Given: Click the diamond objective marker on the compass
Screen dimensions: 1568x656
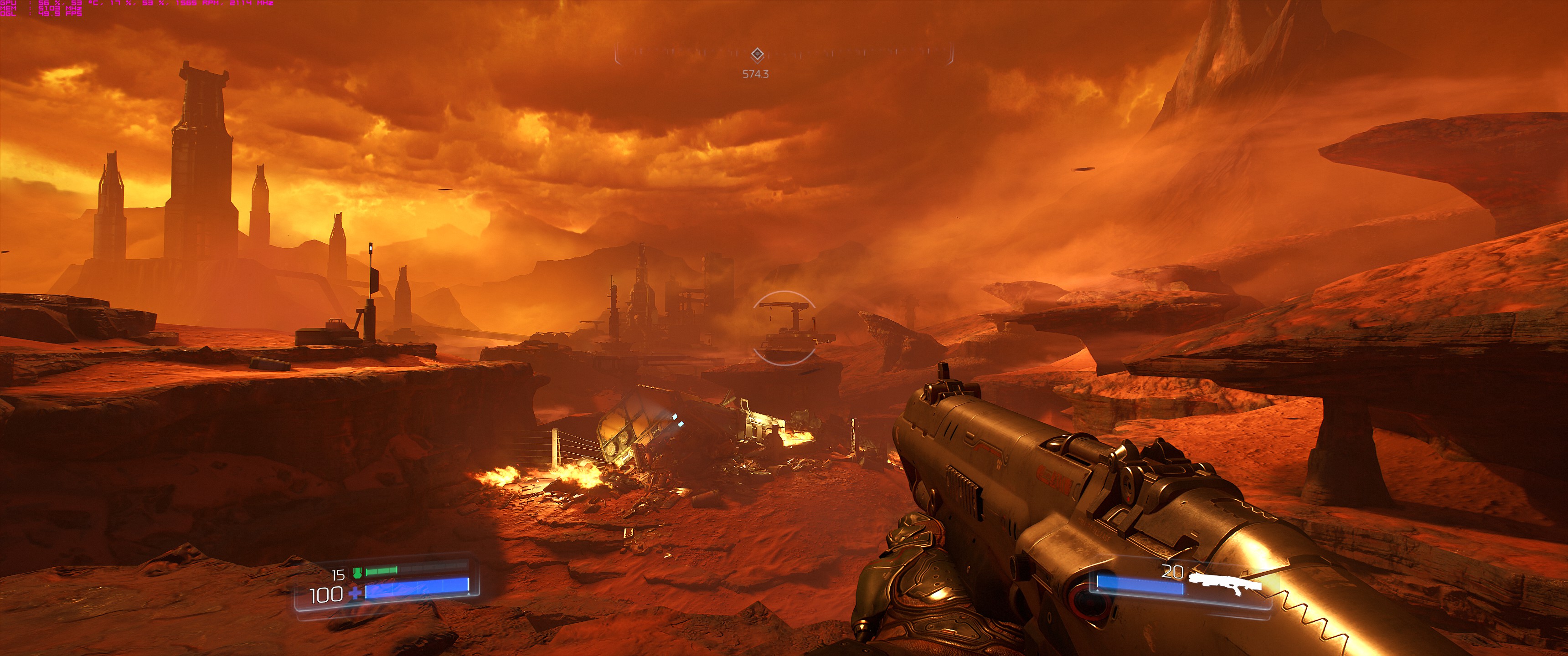Looking at the screenshot, I should [757, 55].
